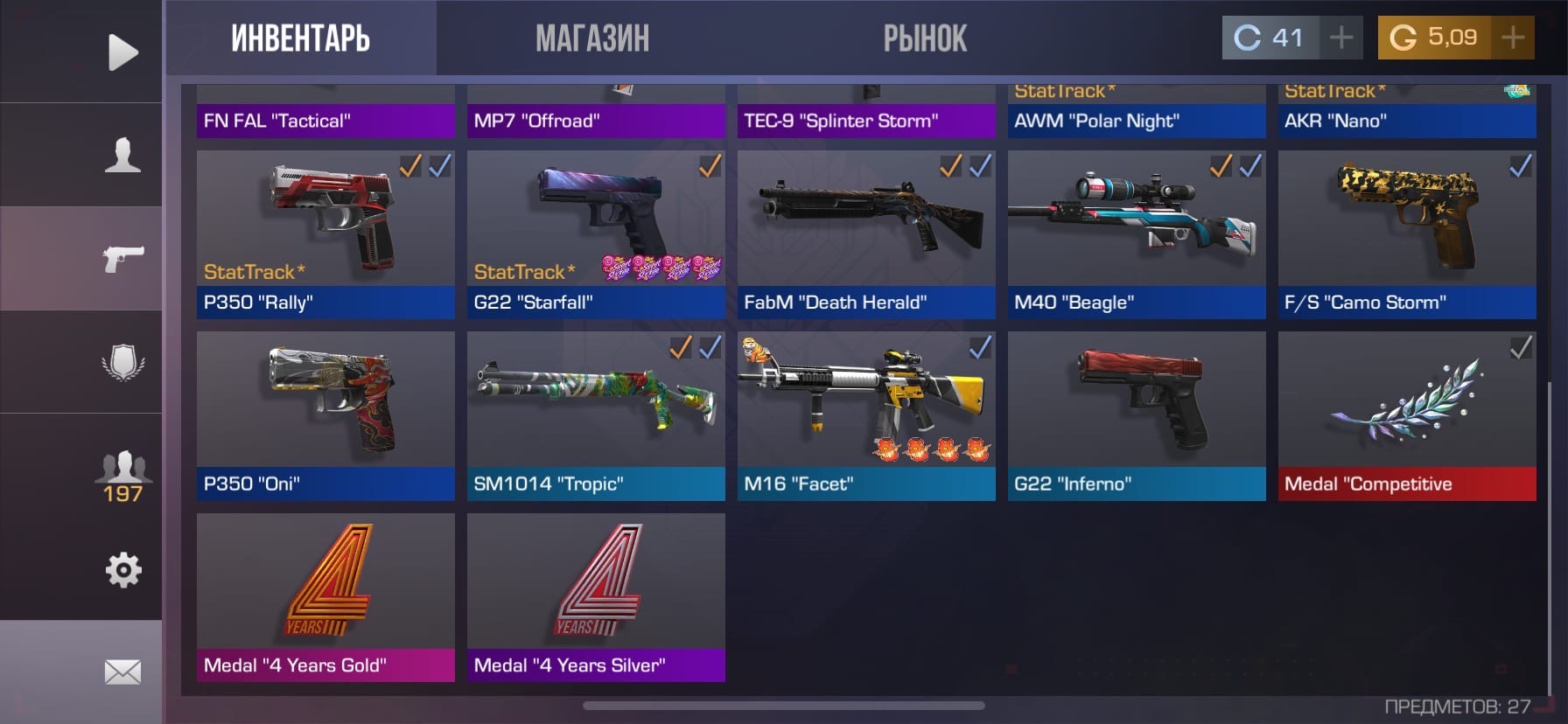The width and height of the screenshot is (1568, 724).
Task: Add silver coins with the plus button
Action: click(x=1340, y=38)
